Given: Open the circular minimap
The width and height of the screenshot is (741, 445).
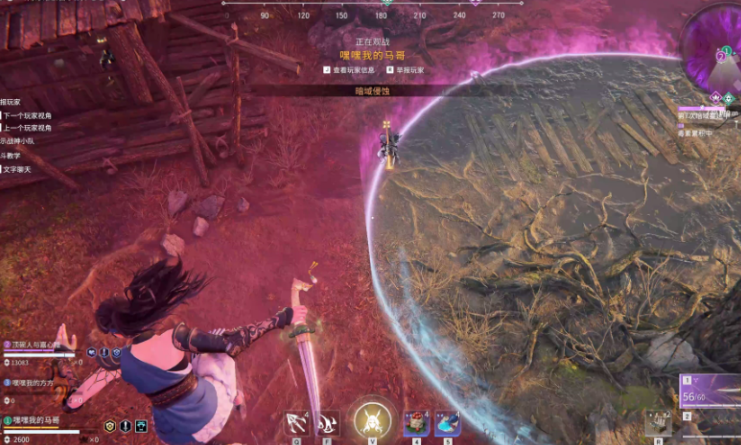Looking at the screenshot, I should tap(714, 46).
